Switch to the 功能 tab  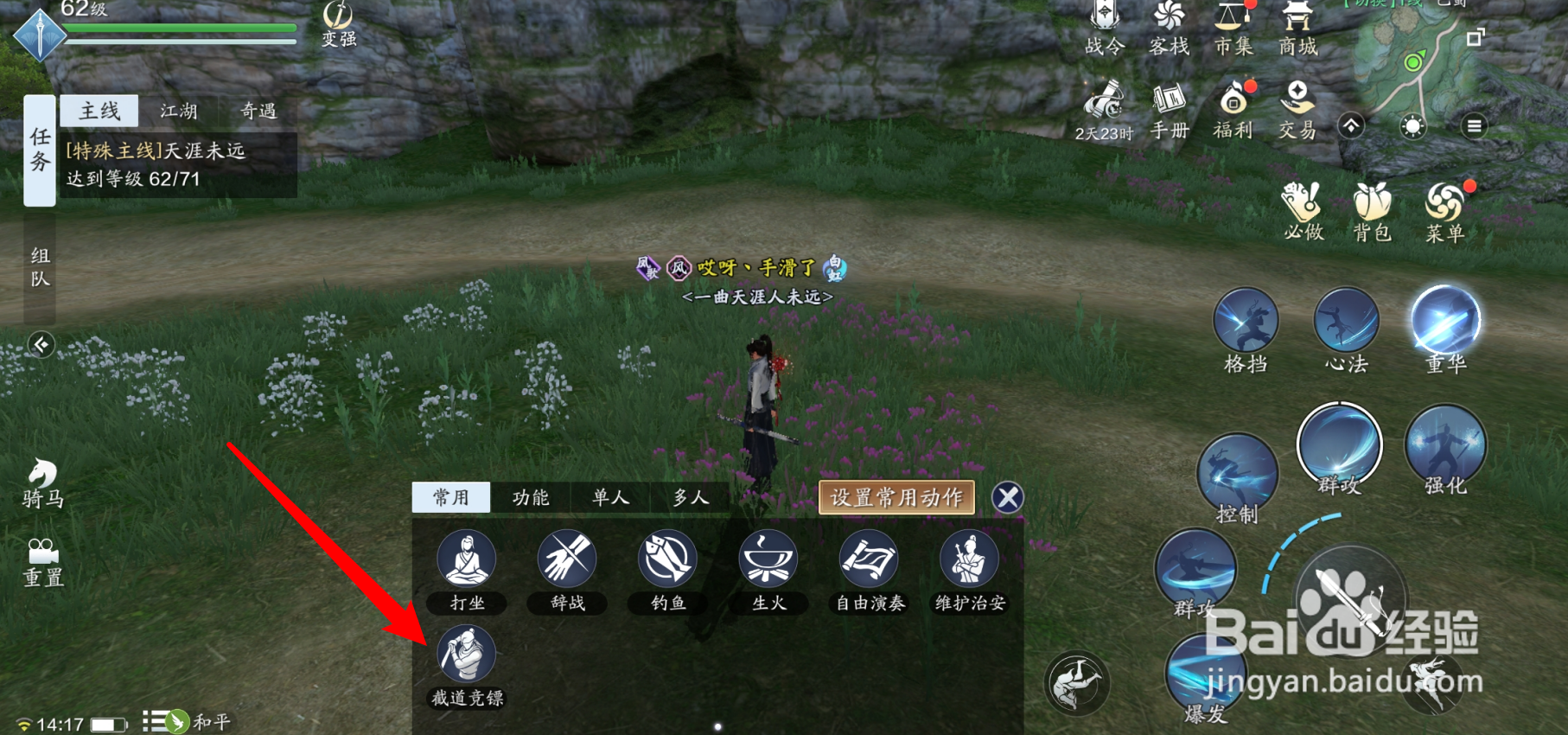531,497
